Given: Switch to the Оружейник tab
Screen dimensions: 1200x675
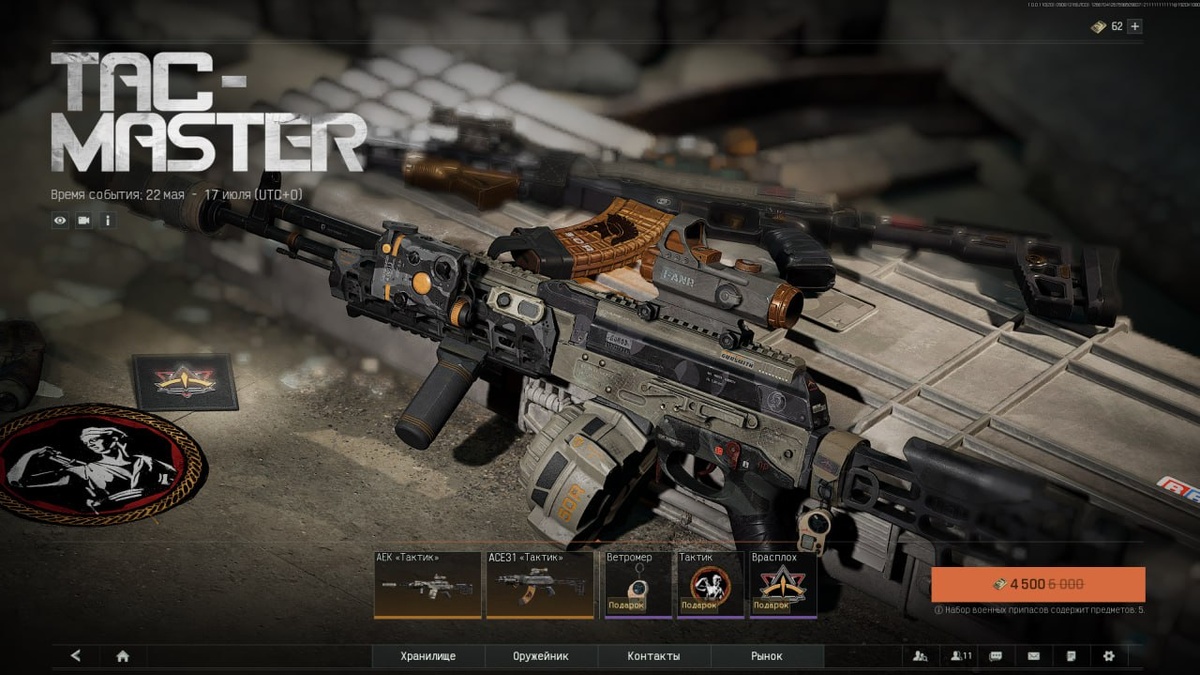Looking at the screenshot, I should (x=541, y=656).
